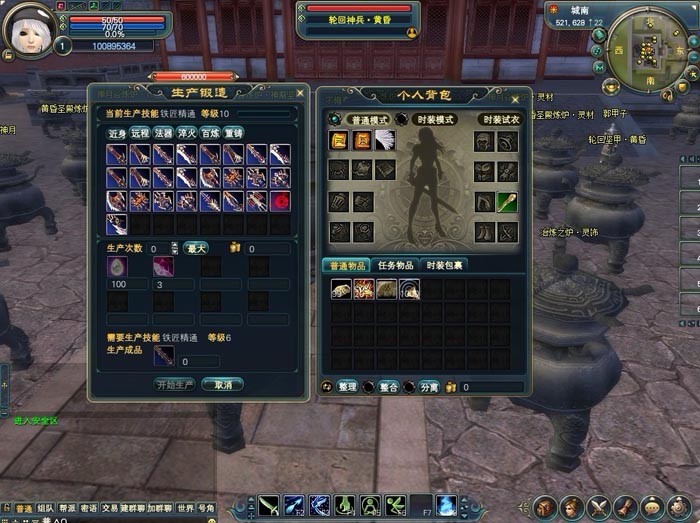Screen dimensions: 700x523
Task: Open the 时装试衣 fitting button
Action: point(498,118)
